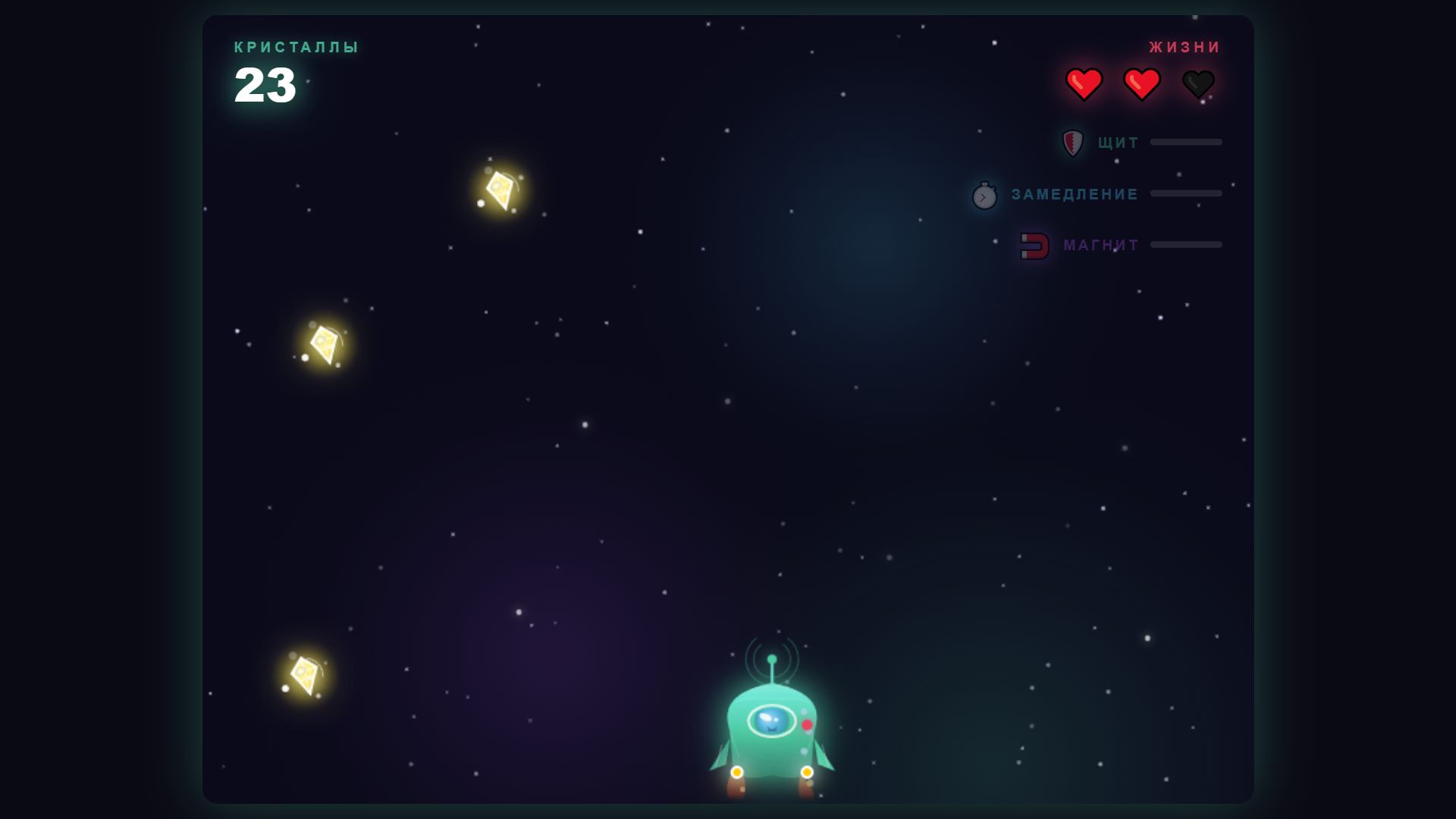Click the magnet cooldown bar
The image size is (1456, 819).
click(1186, 244)
